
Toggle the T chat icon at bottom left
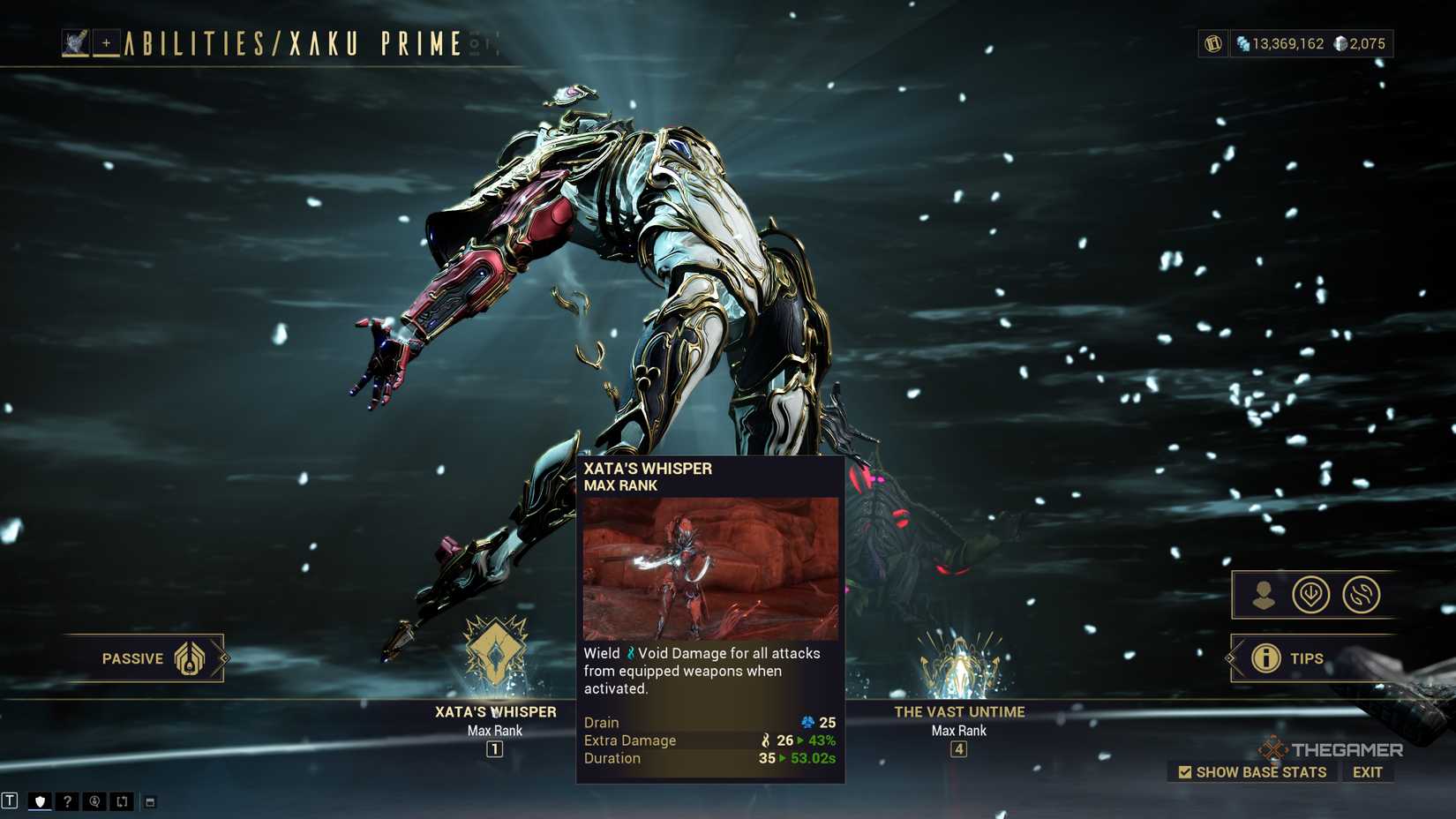pos(11,800)
